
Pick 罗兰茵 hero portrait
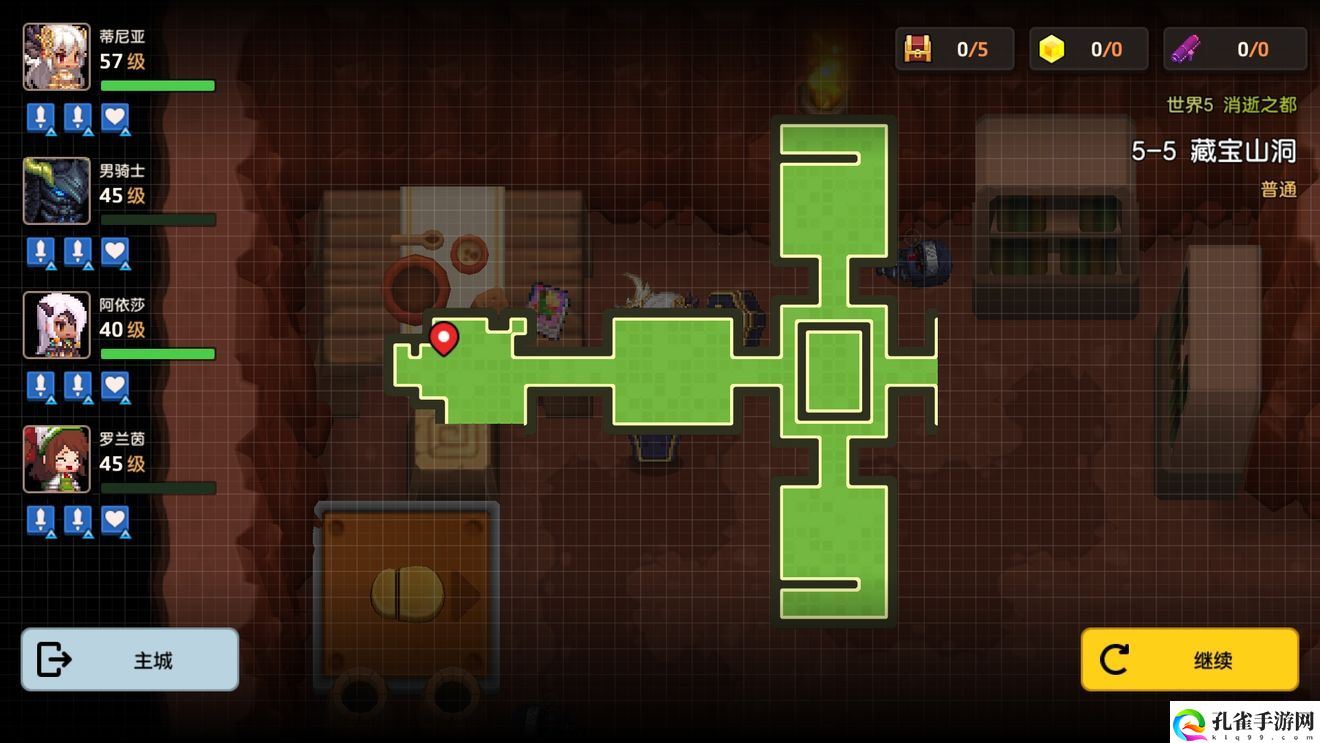click(x=57, y=459)
